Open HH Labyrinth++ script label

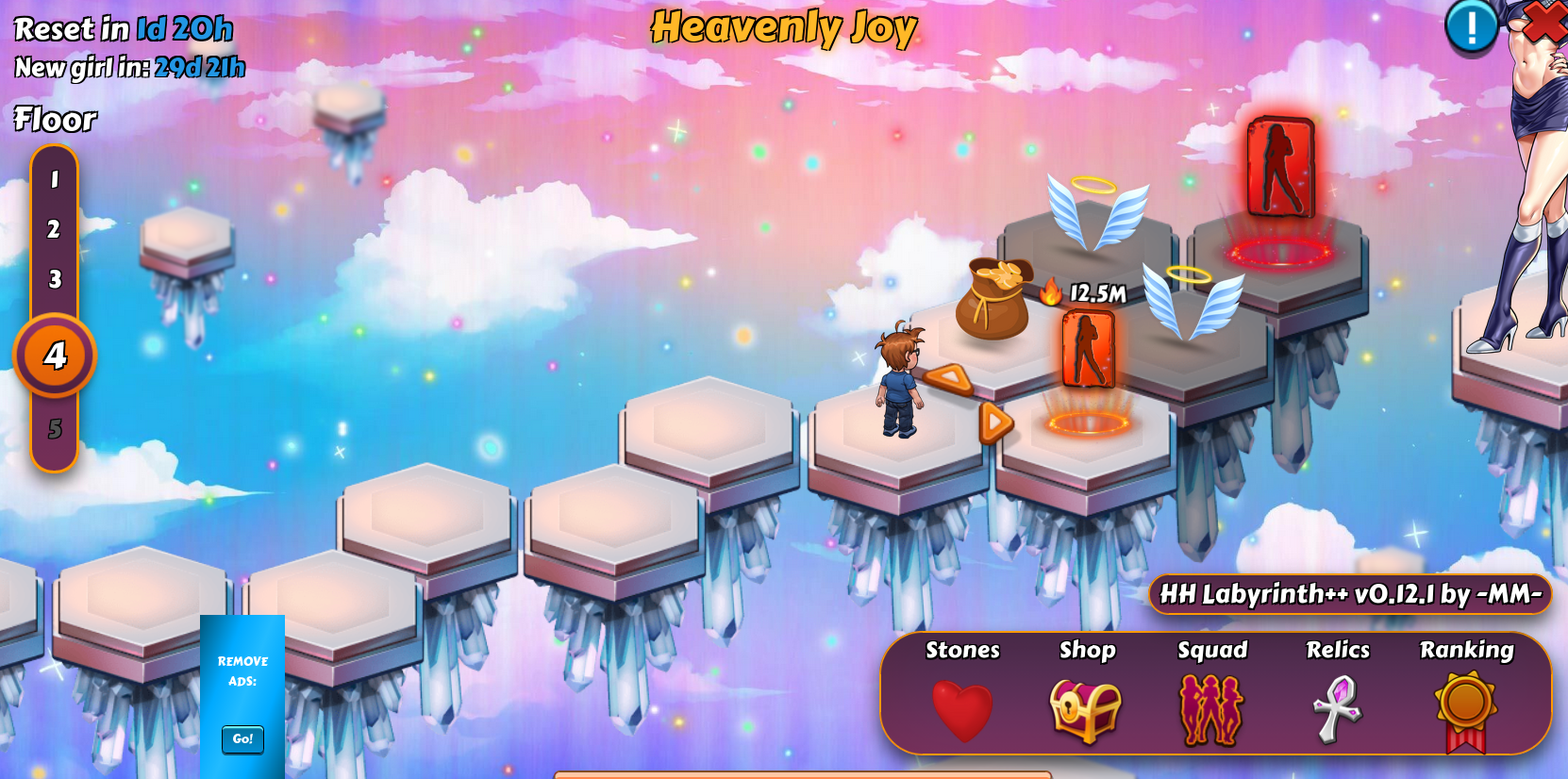[1350, 594]
